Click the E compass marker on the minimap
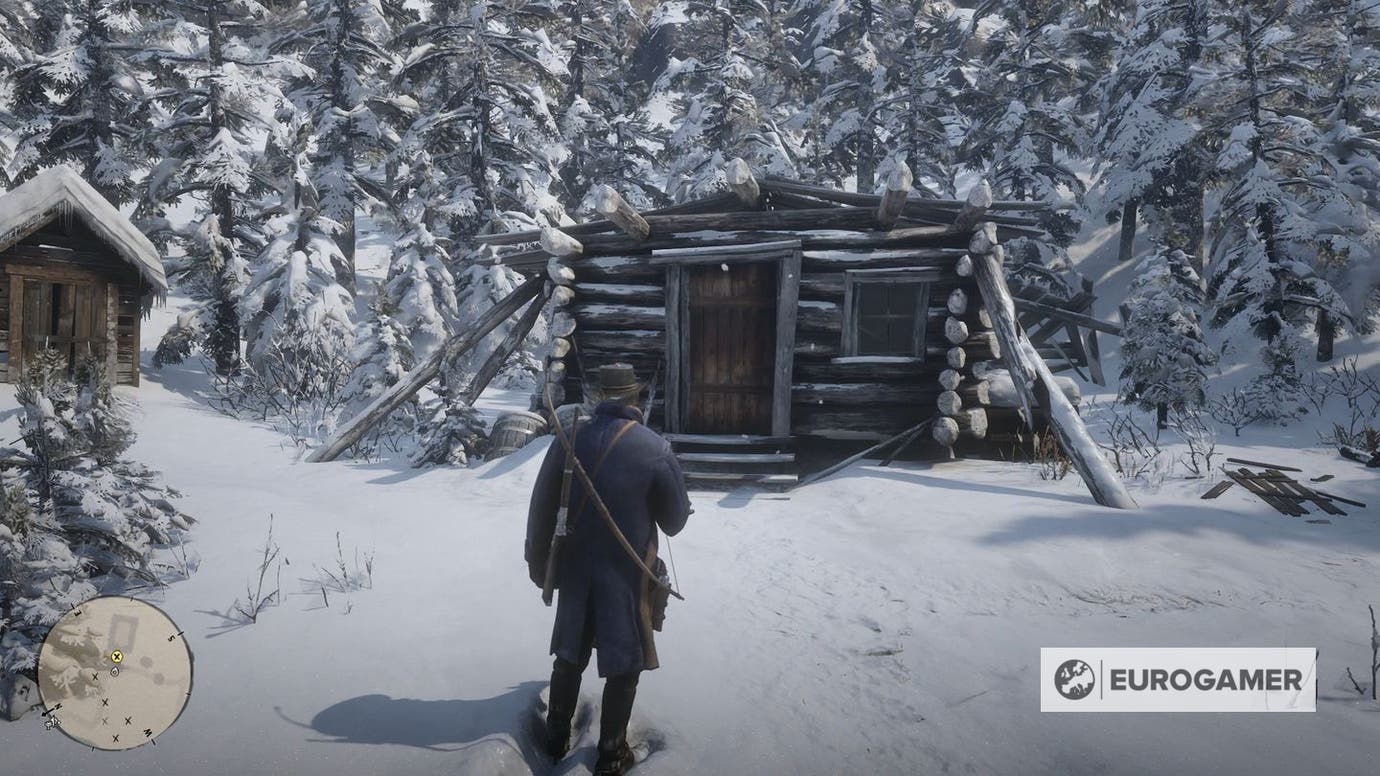Screen dimensions: 1380x776 78,612
